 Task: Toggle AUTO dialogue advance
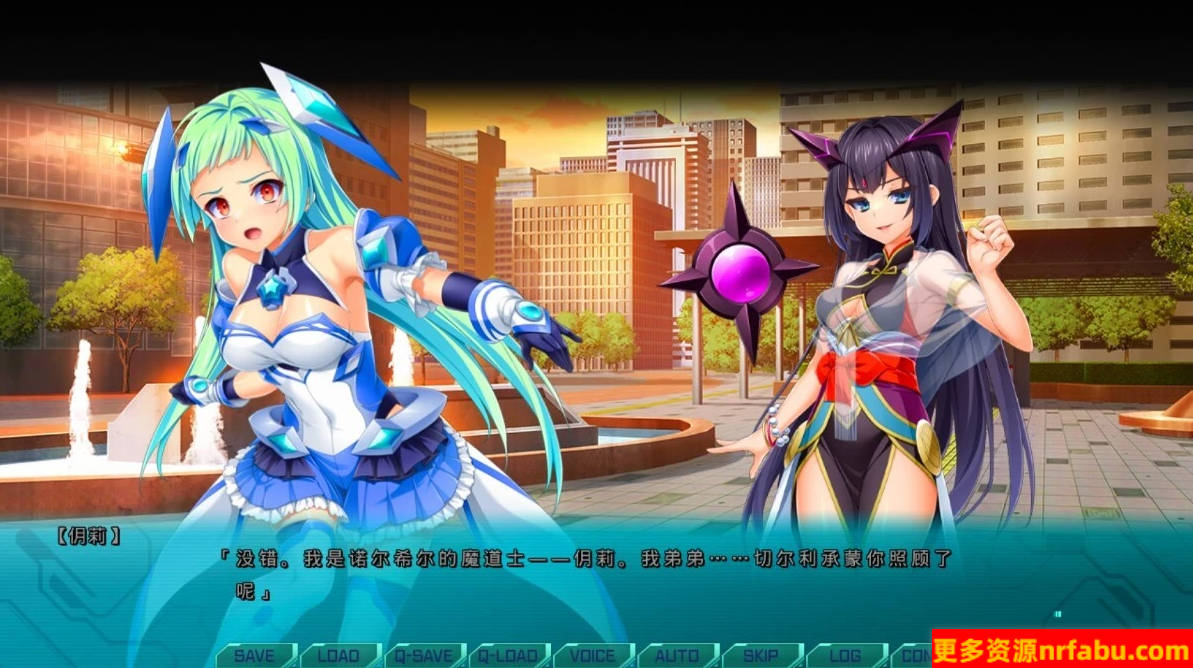click(x=677, y=656)
